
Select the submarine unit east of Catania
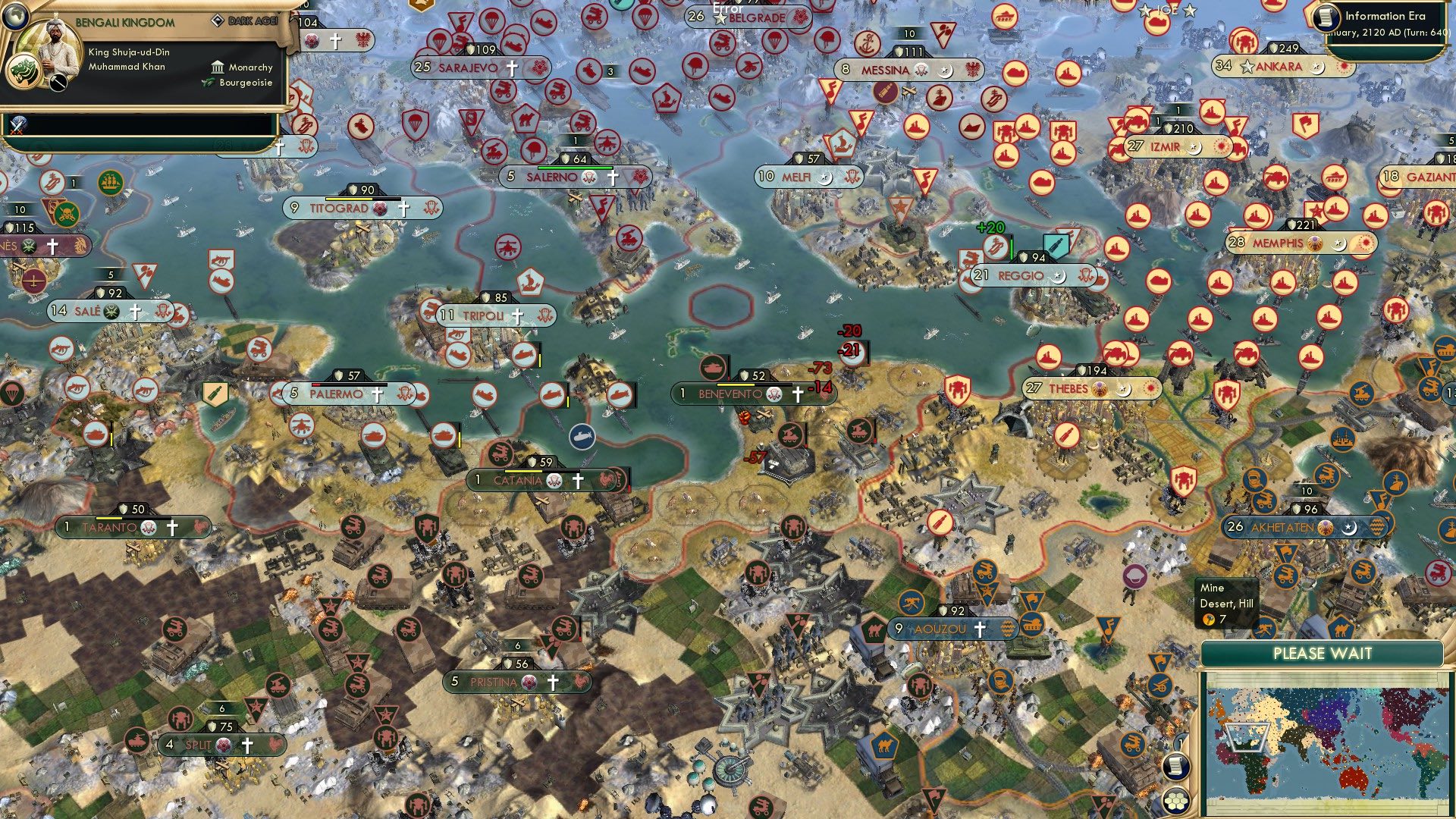(582, 436)
